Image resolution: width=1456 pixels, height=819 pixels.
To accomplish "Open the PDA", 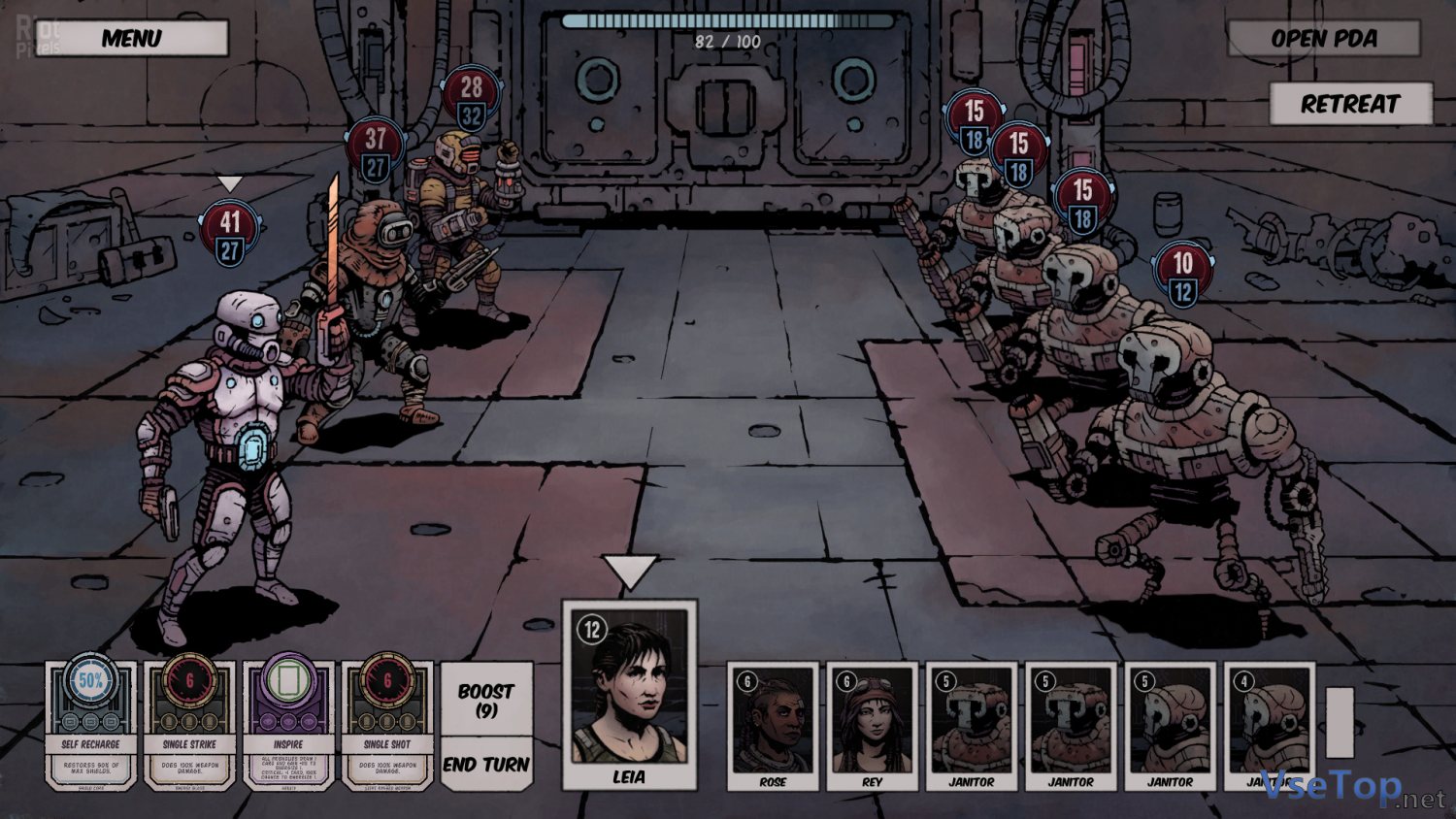I will [1323, 39].
